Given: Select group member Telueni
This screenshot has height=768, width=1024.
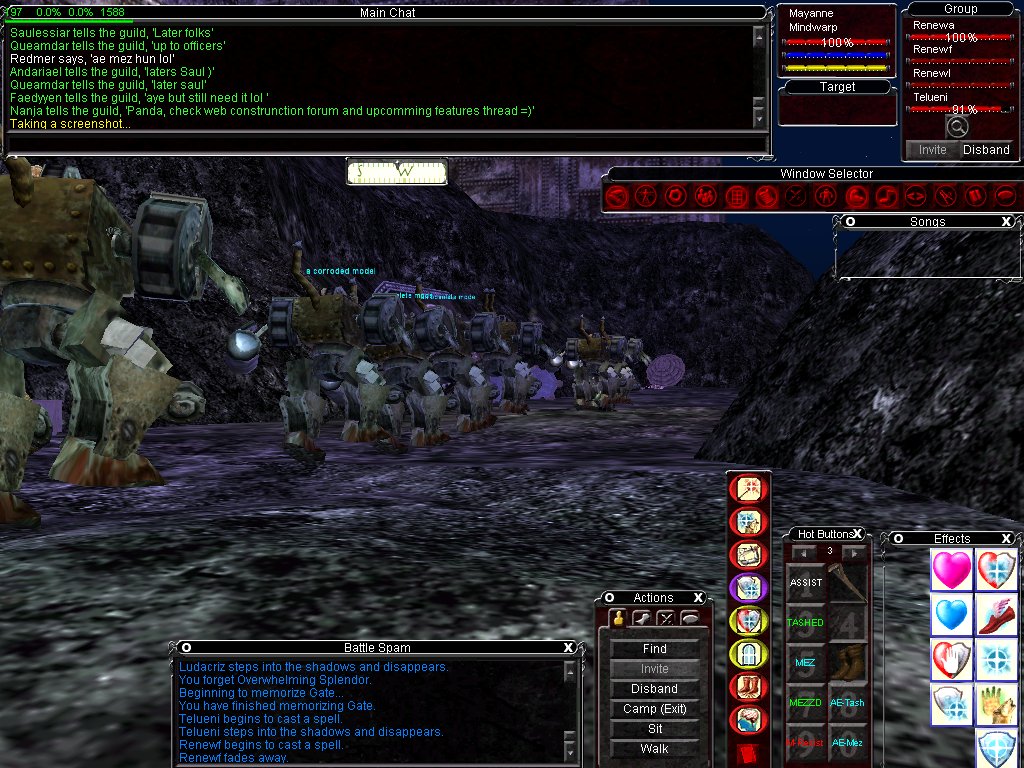Looking at the screenshot, I should pyautogui.click(x=931, y=98).
